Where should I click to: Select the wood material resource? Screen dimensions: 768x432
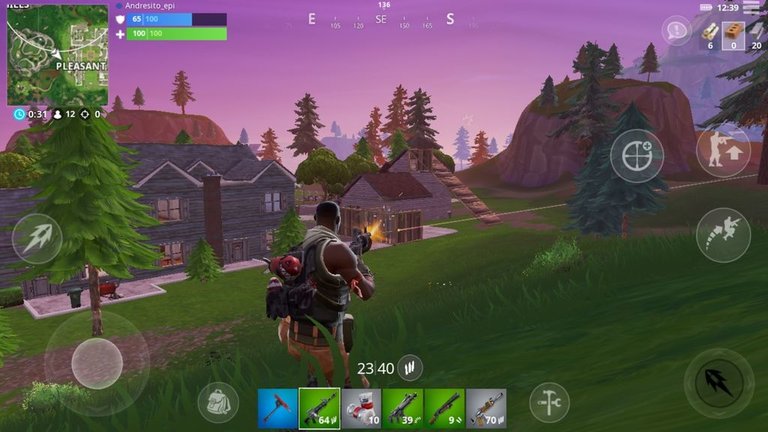pos(710,33)
